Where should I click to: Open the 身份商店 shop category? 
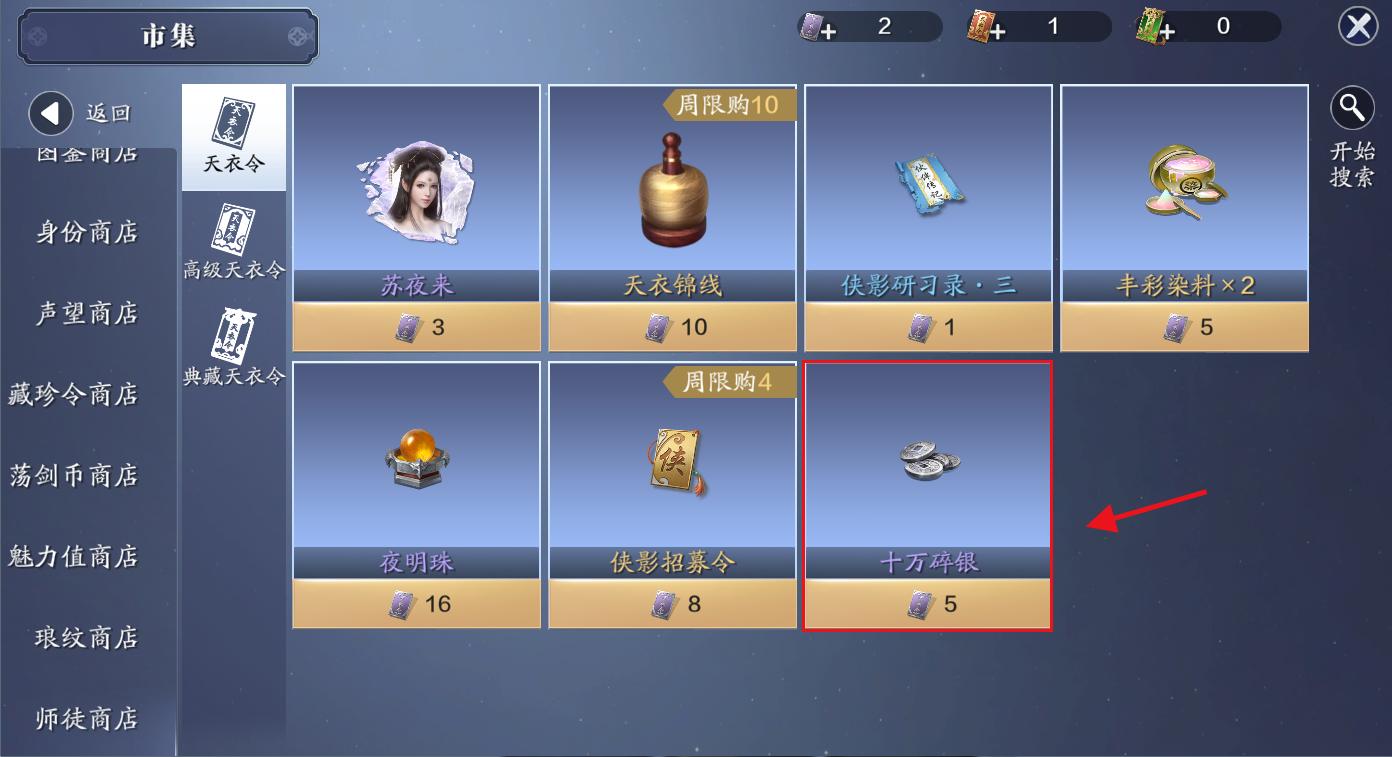click(88, 232)
